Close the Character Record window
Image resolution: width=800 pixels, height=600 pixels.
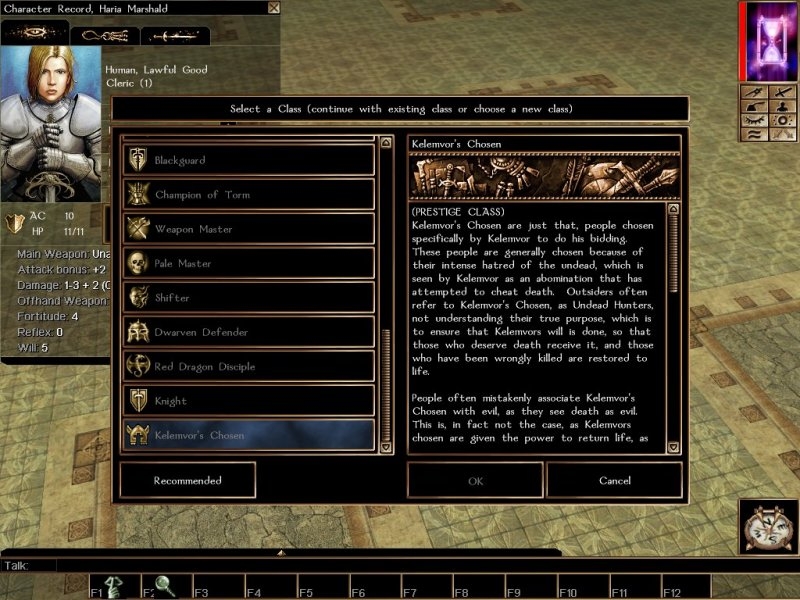(274, 8)
